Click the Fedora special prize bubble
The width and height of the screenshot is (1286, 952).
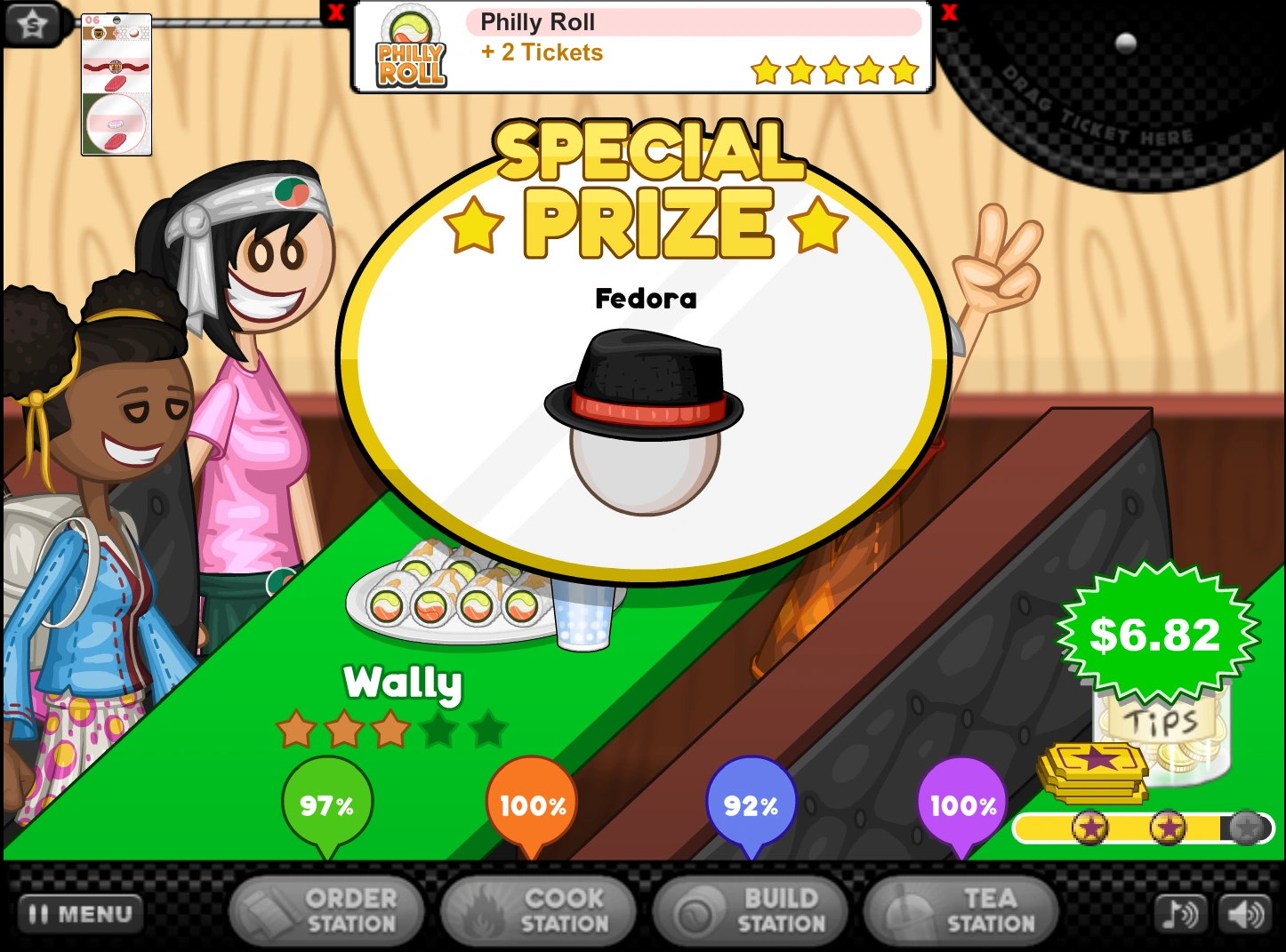click(x=644, y=373)
